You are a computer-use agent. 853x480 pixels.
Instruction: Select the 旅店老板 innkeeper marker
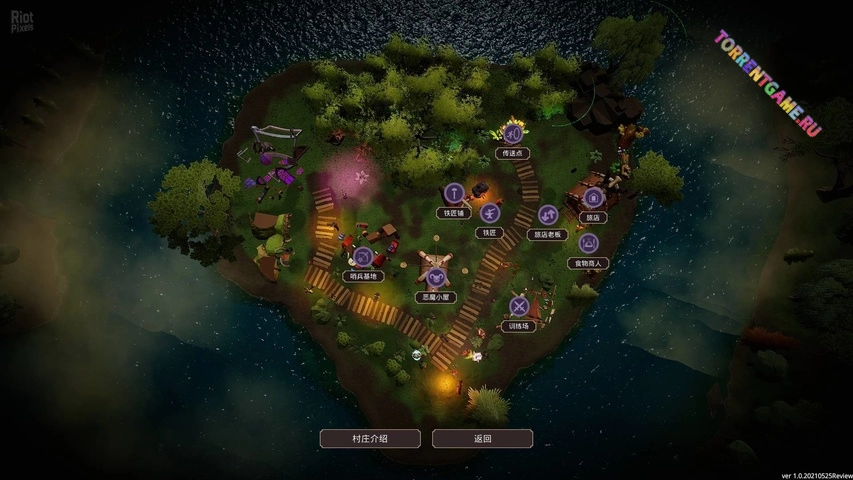[x=548, y=215]
